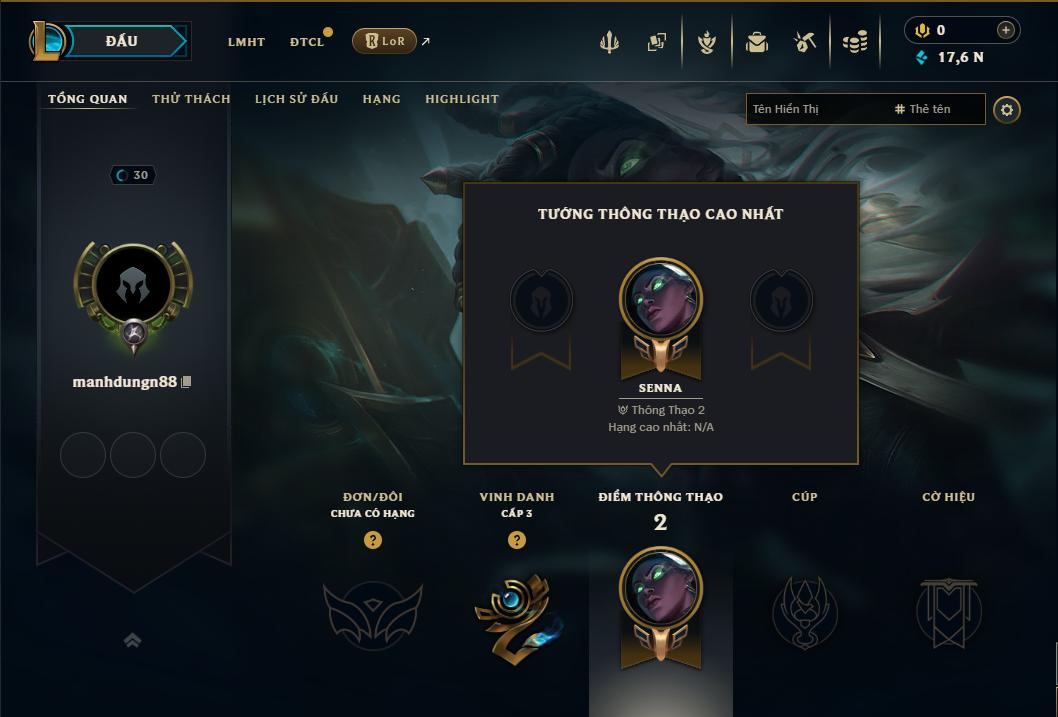Add currency with the plus button
This screenshot has width=1058, height=717.
click(x=1006, y=30)
